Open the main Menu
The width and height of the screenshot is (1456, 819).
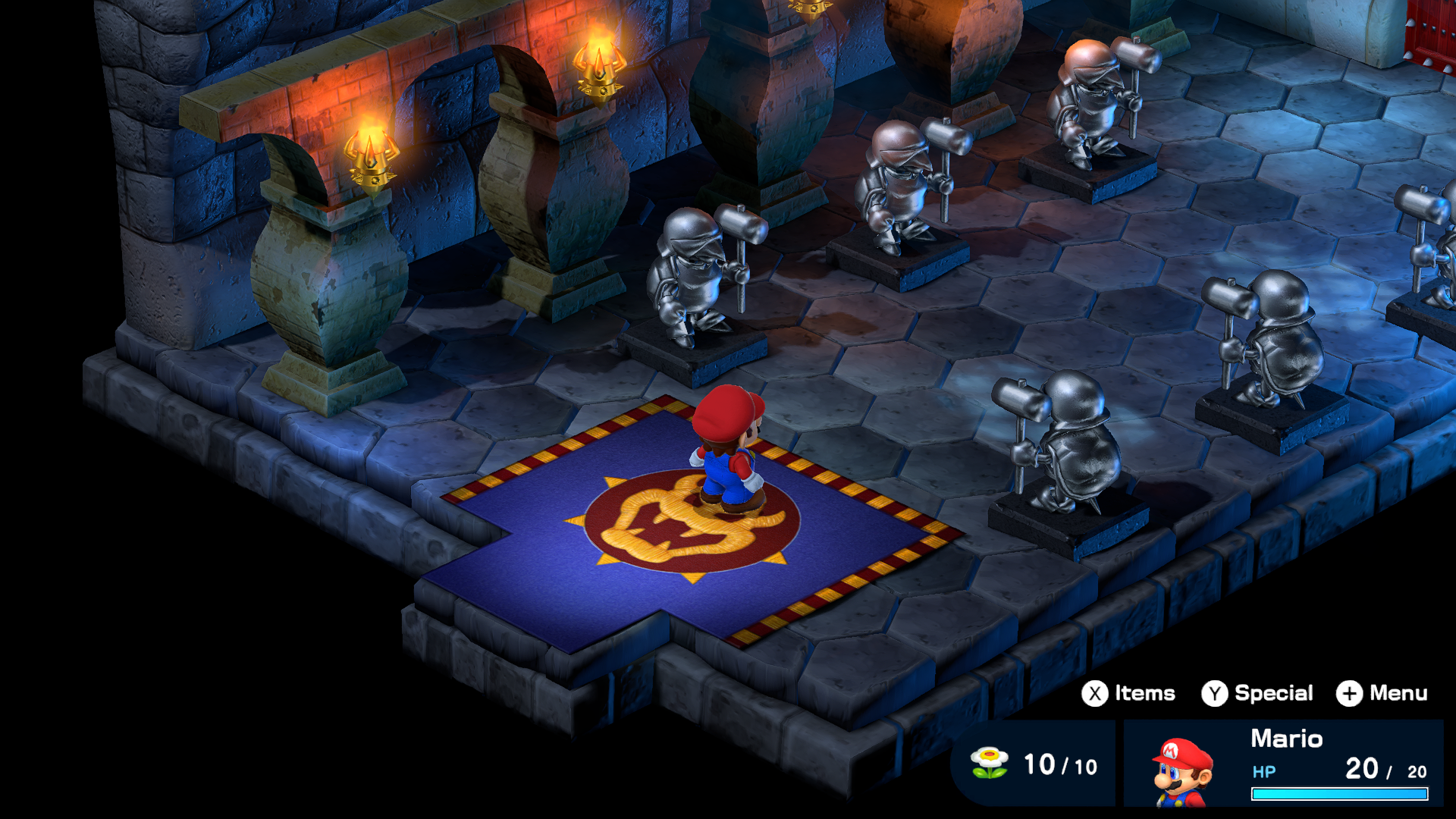(x=1382, y=693)
